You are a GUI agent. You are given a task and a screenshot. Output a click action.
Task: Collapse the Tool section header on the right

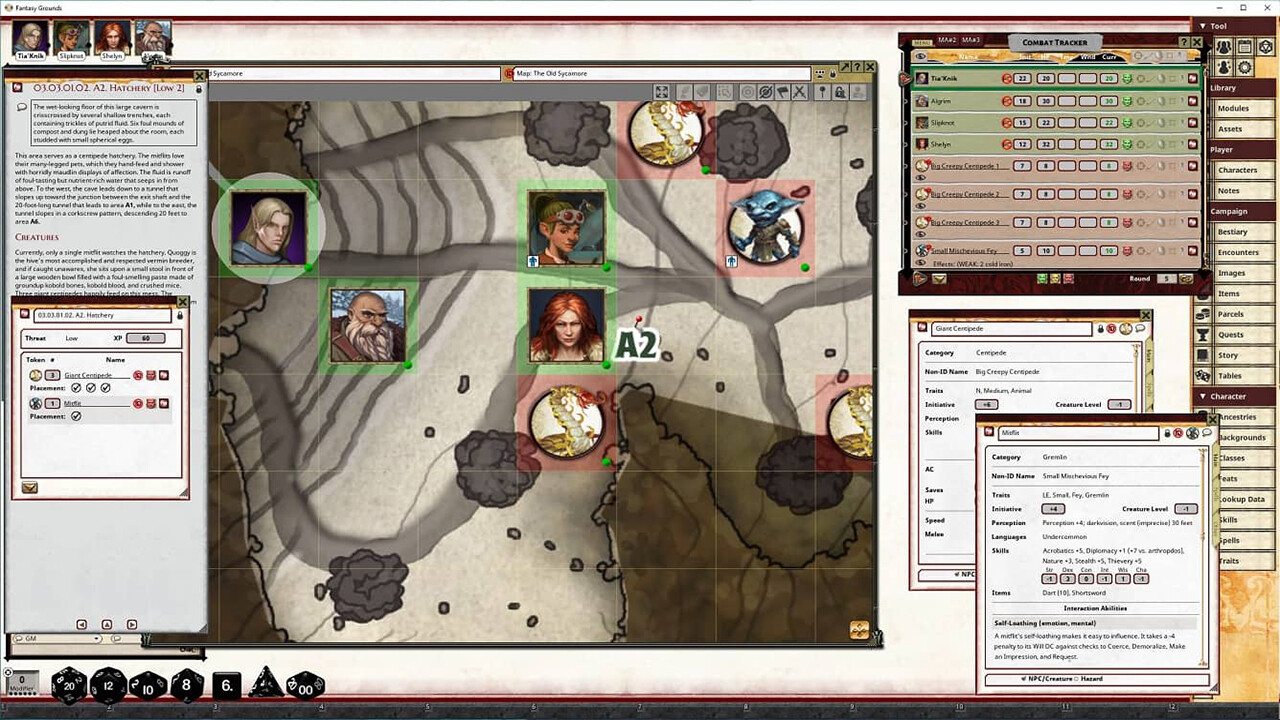(x=1208, y=26)
